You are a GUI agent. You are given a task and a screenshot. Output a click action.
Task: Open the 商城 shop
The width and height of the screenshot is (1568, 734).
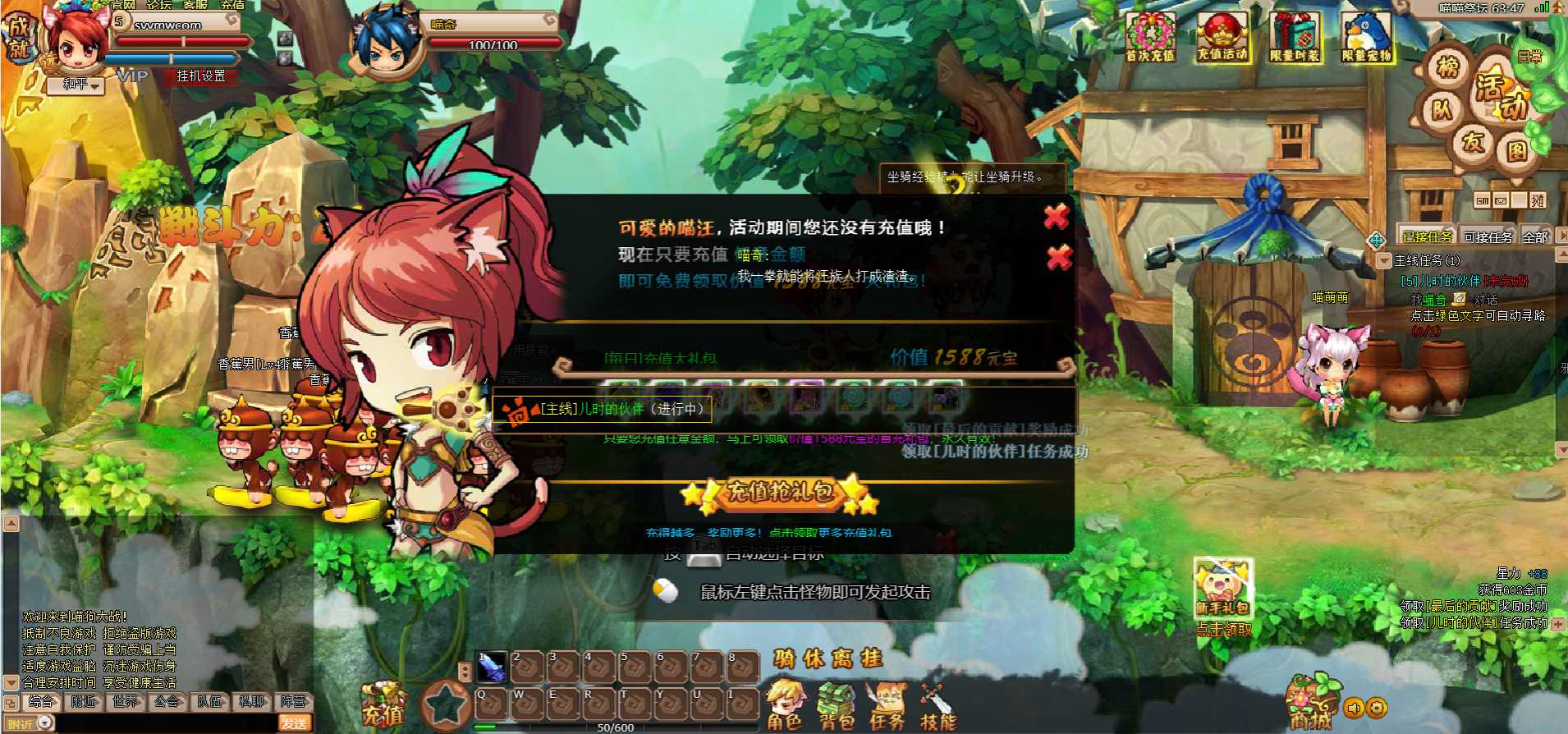(x=1310, y=704)
